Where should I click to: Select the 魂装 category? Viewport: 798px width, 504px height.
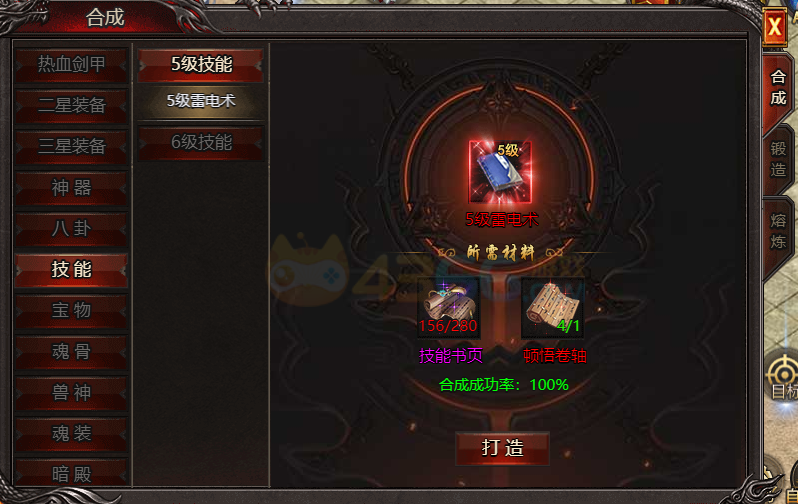point(71,434)
